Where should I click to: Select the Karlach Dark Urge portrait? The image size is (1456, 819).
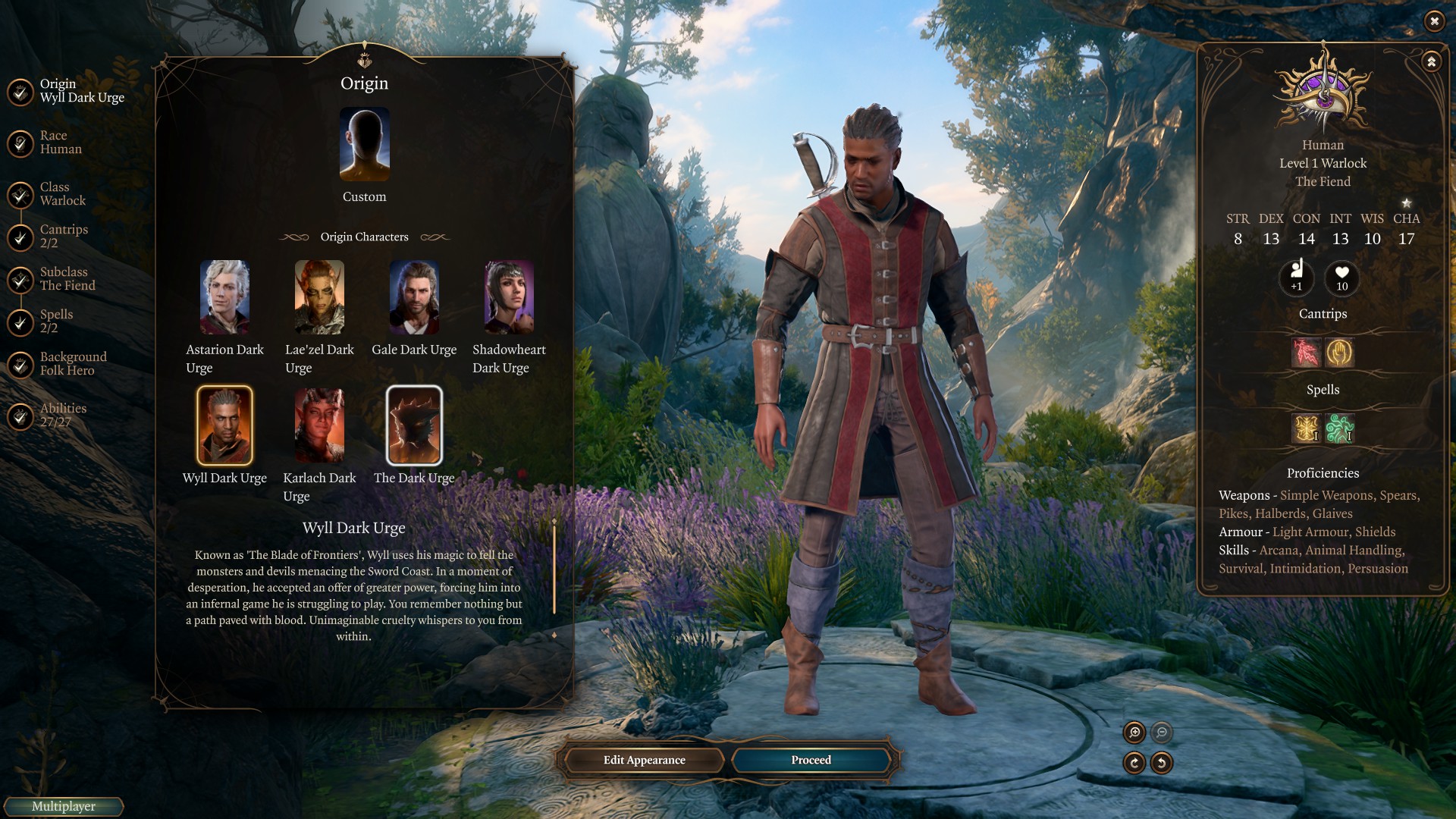tap(319, 425)
